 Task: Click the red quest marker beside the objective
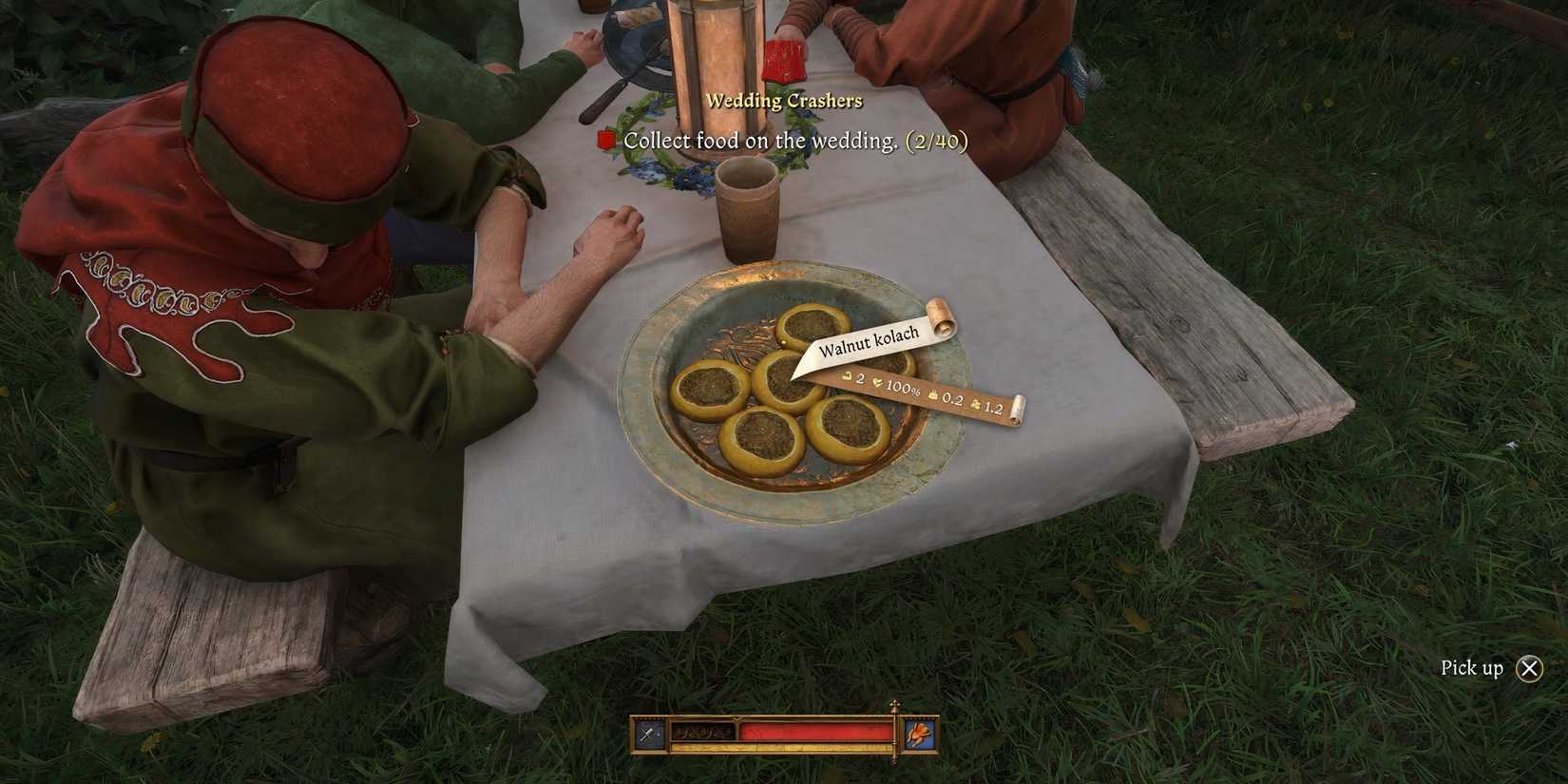(x=605, y=140)
